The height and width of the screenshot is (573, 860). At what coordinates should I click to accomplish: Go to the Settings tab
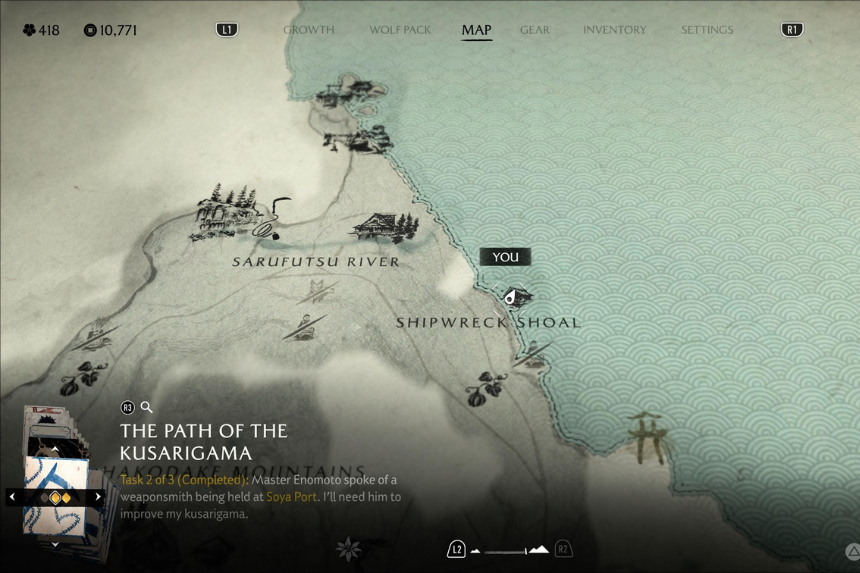(x=707, y=30)
